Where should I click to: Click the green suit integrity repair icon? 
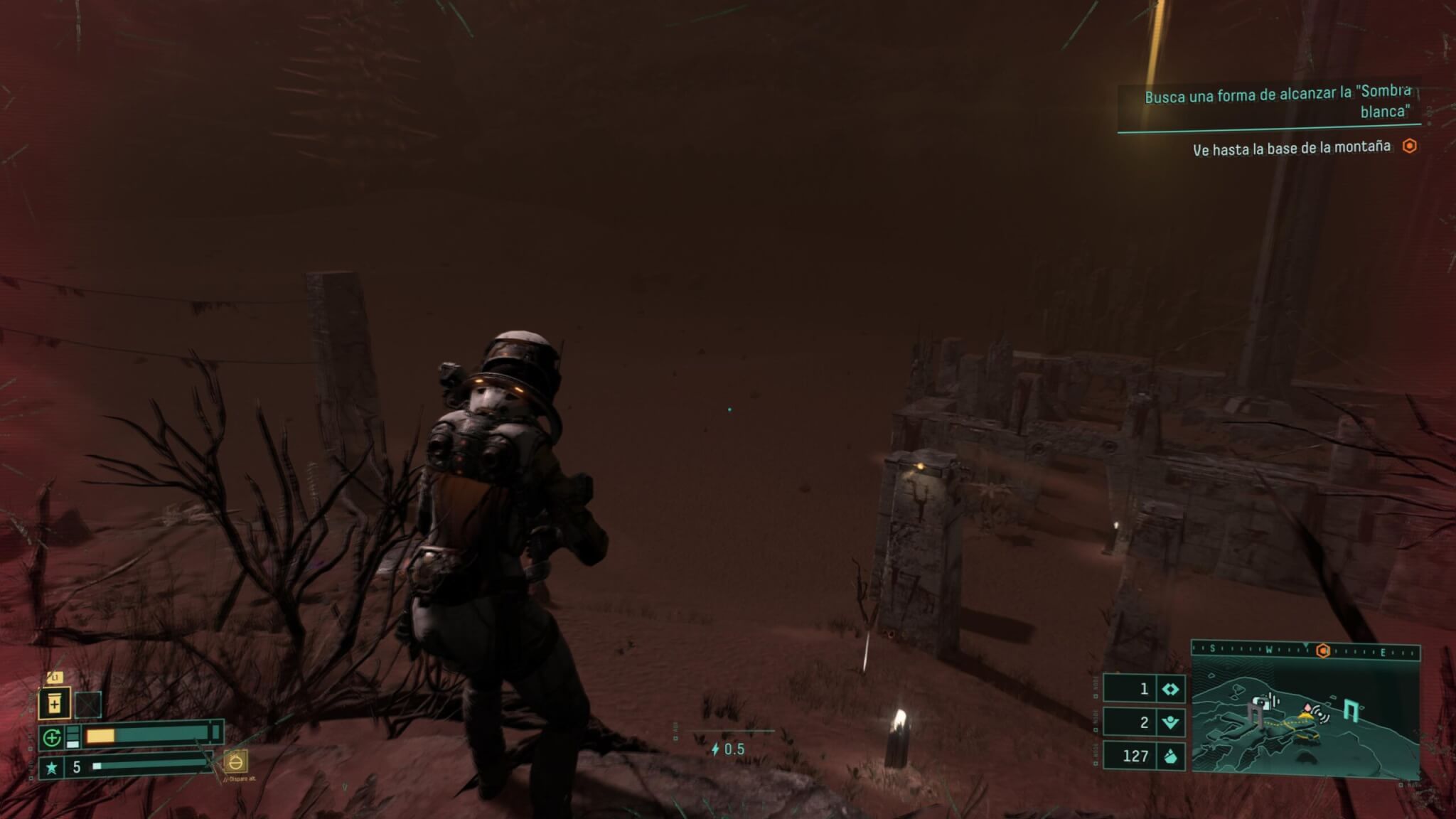pos(52,738)
